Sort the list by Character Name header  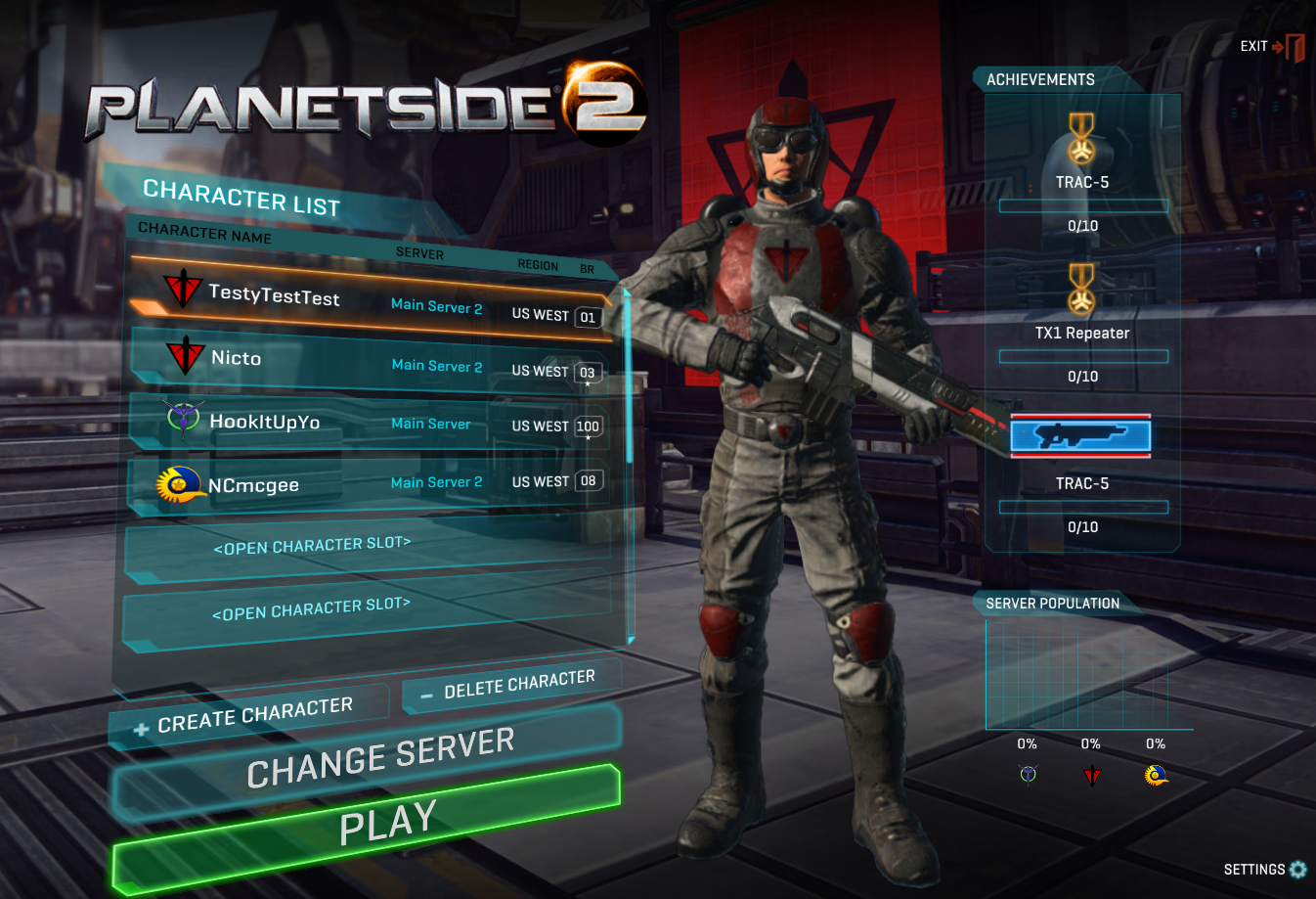tap(204, 233)
